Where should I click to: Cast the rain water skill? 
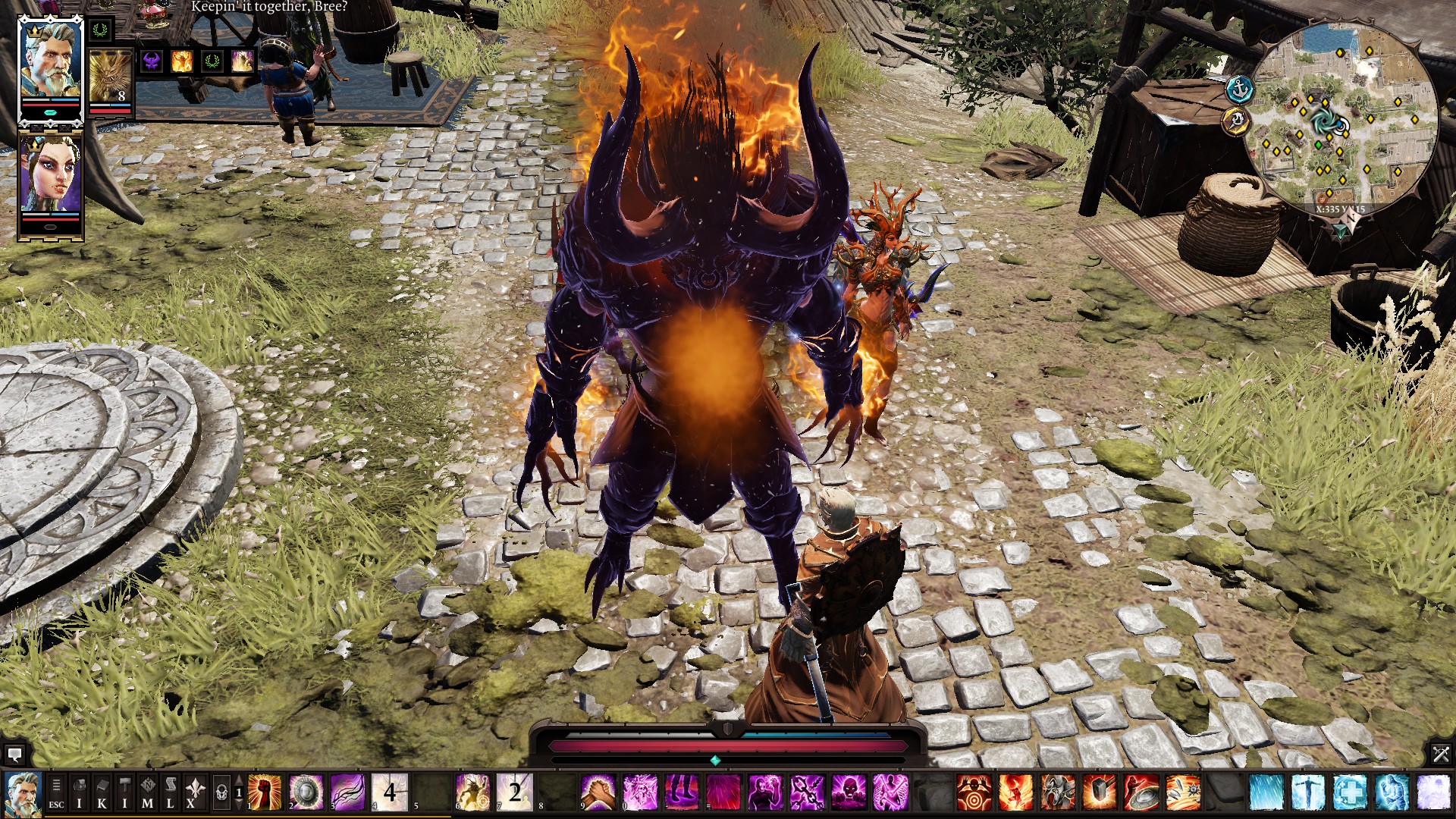click(x=1266, y=792)
